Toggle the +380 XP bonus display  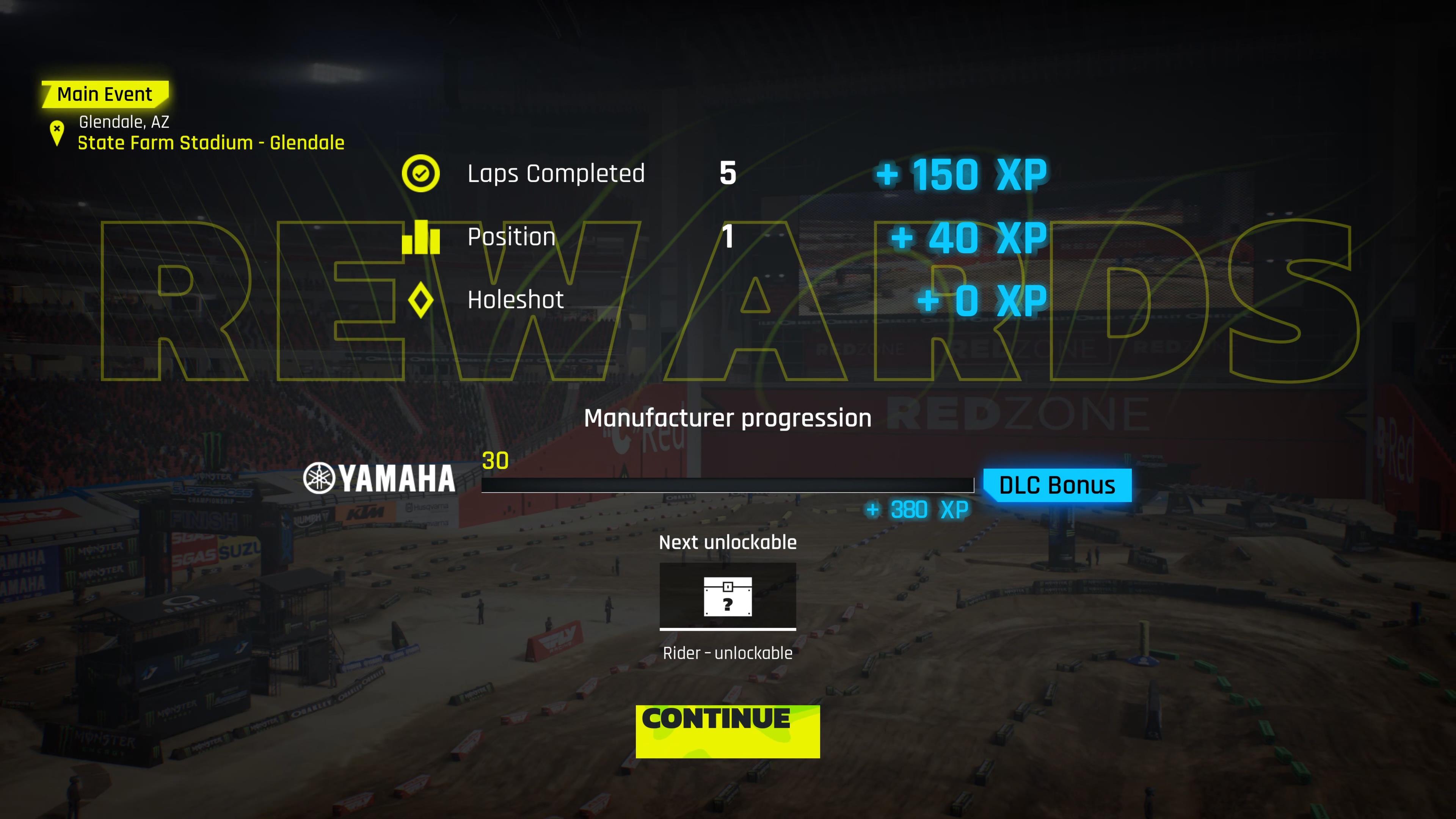[916, 509]
